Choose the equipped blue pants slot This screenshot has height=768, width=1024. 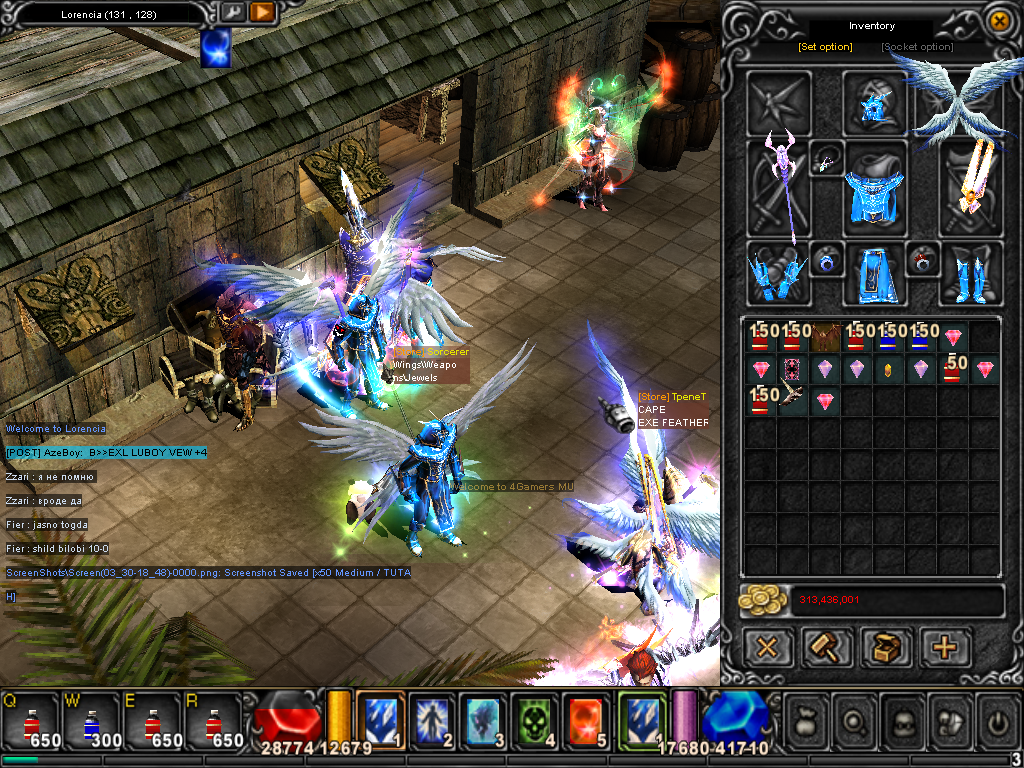click(874, 274)
